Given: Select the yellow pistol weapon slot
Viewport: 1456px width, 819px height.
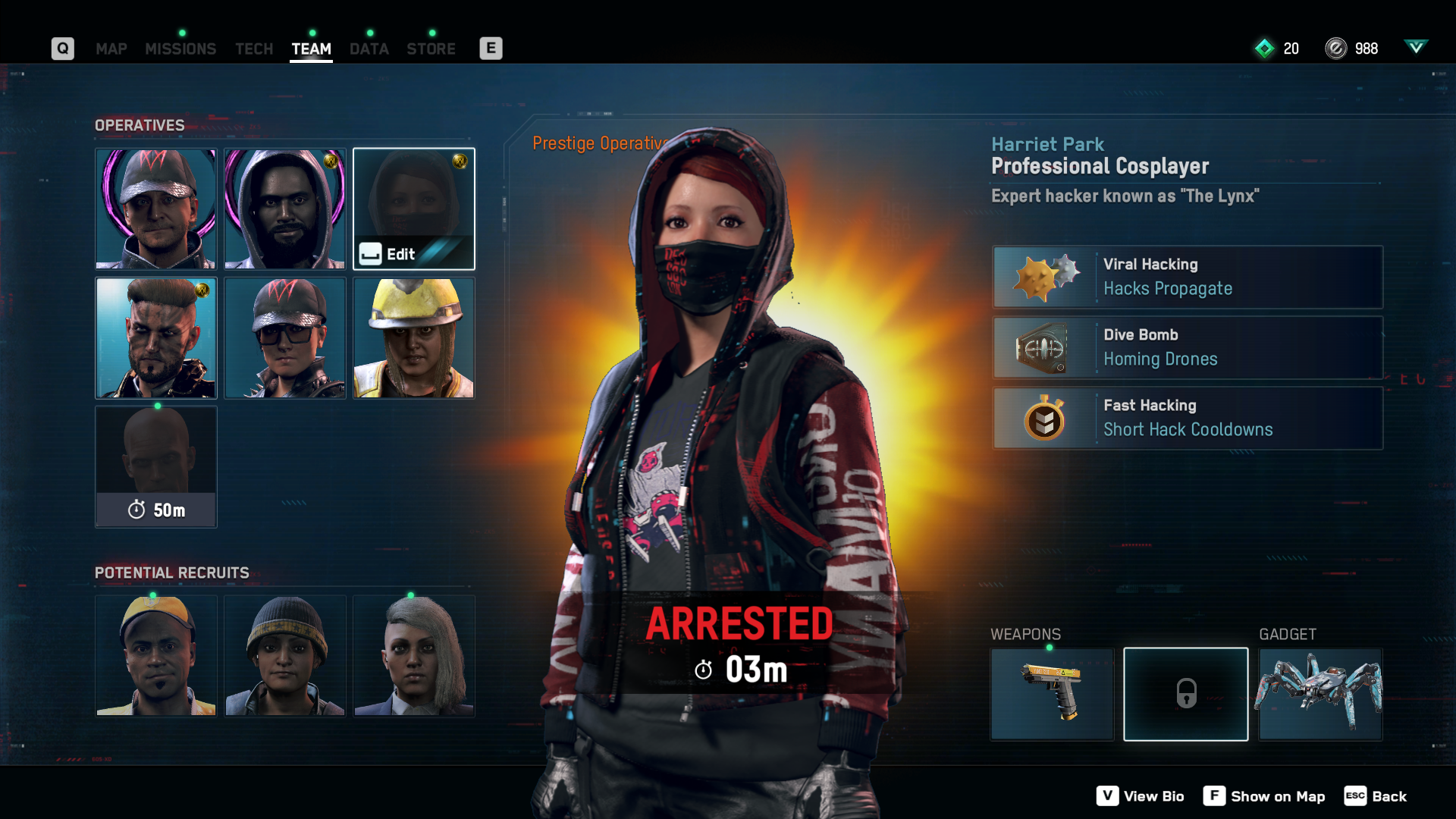Looking at the screenshot, I should 1051,694.
